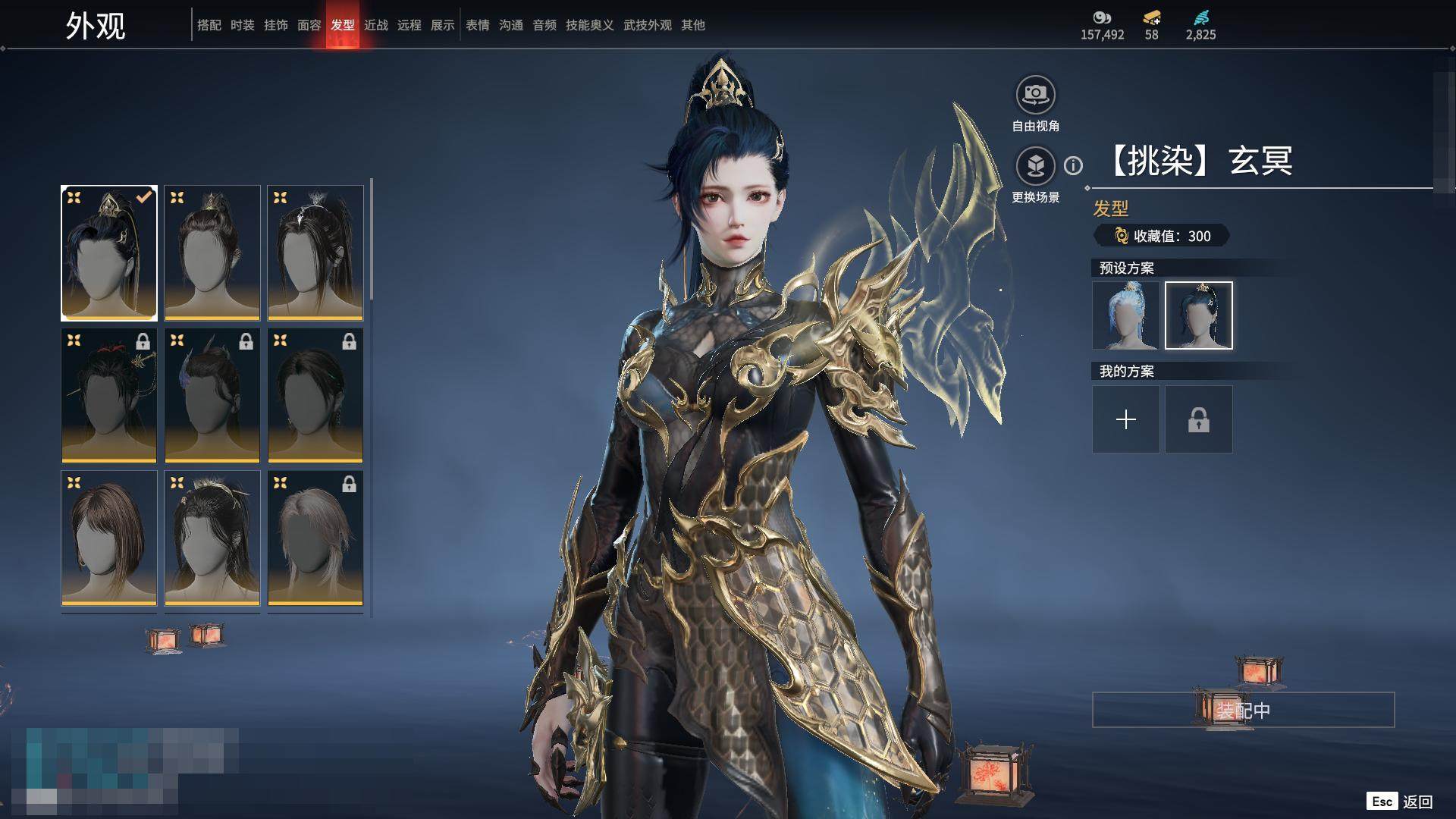Open the 技能奥义 tab
This screenshot has width=1456, height=819.
pos(590,25)
